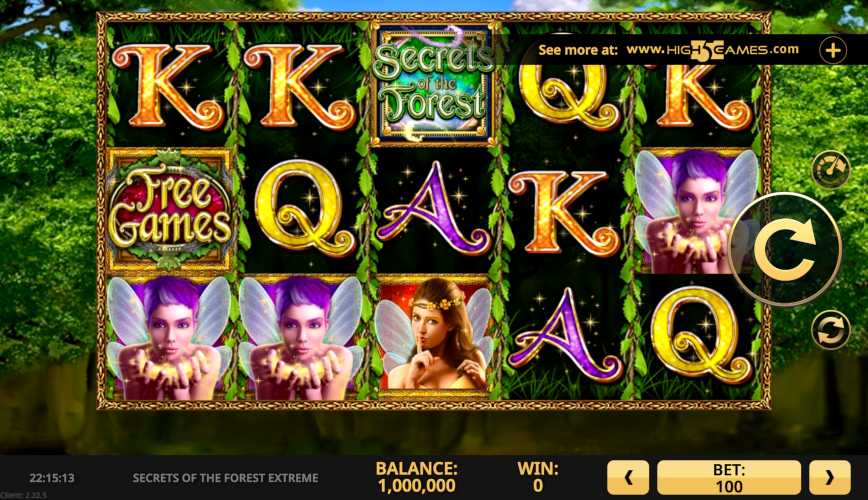Decrease the bet with the left arrow

[x=629, y=478]
